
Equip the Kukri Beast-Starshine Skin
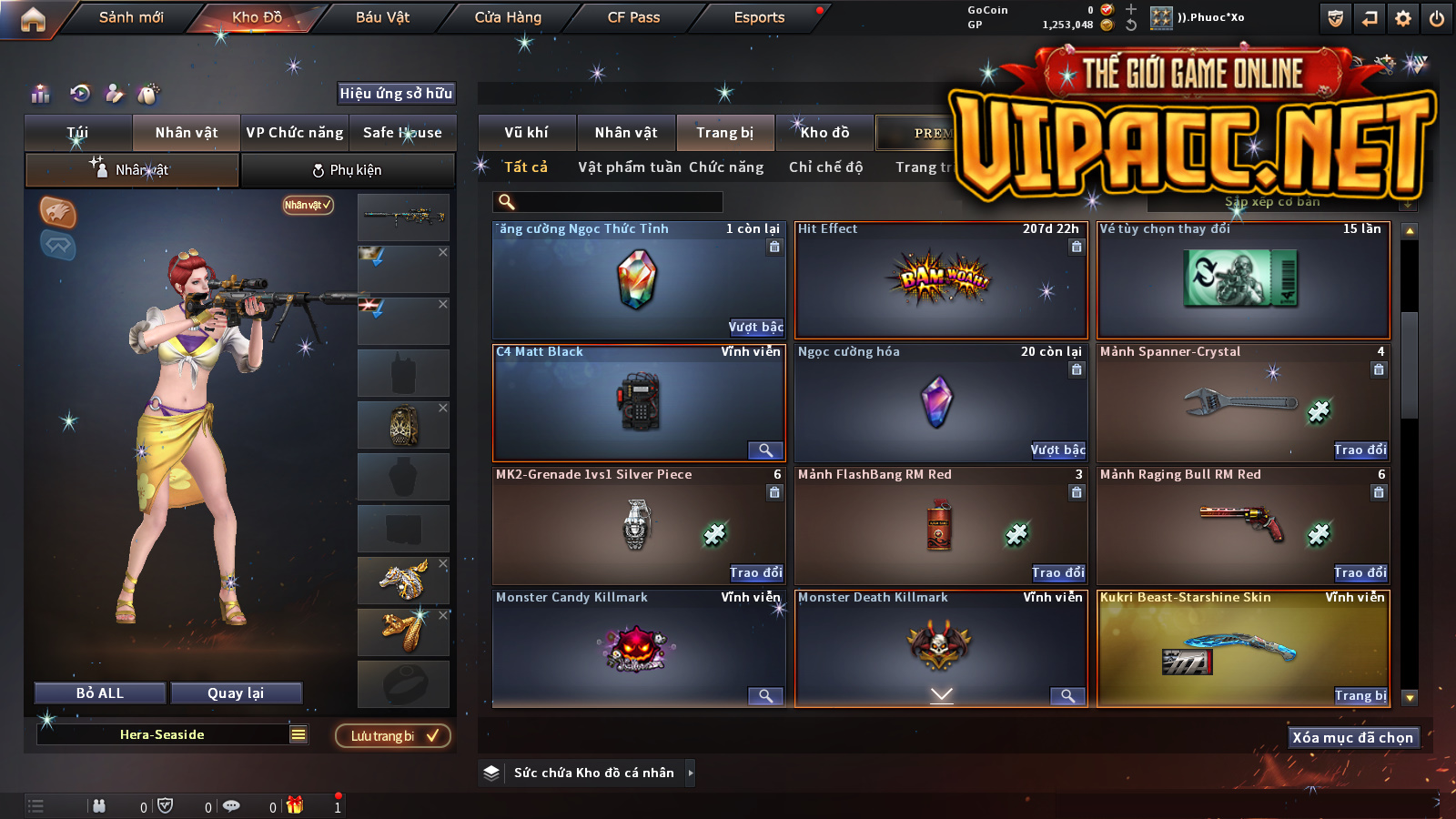(1360, 696)
